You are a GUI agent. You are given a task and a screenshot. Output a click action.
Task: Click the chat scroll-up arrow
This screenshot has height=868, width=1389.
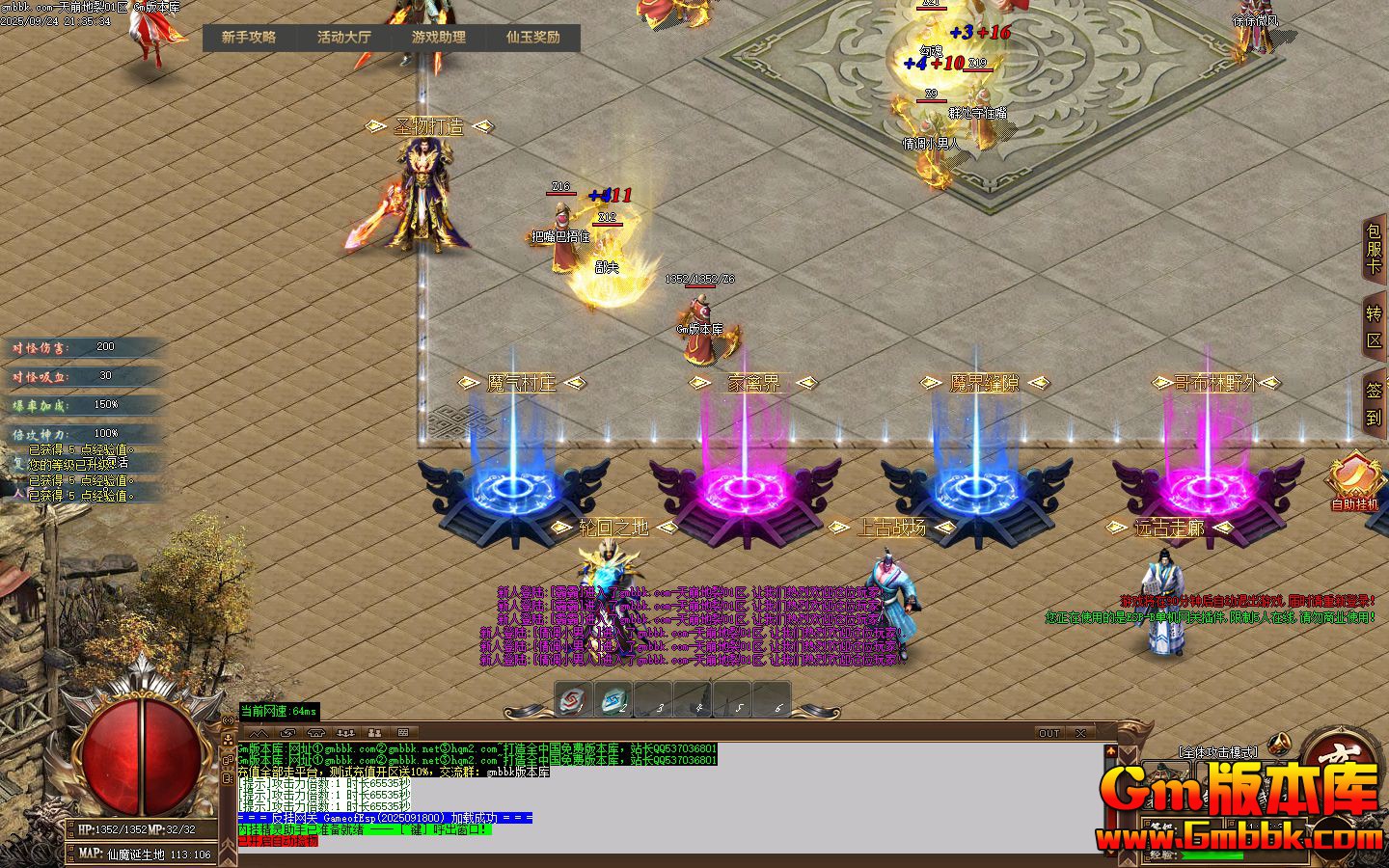[1109, 749]
